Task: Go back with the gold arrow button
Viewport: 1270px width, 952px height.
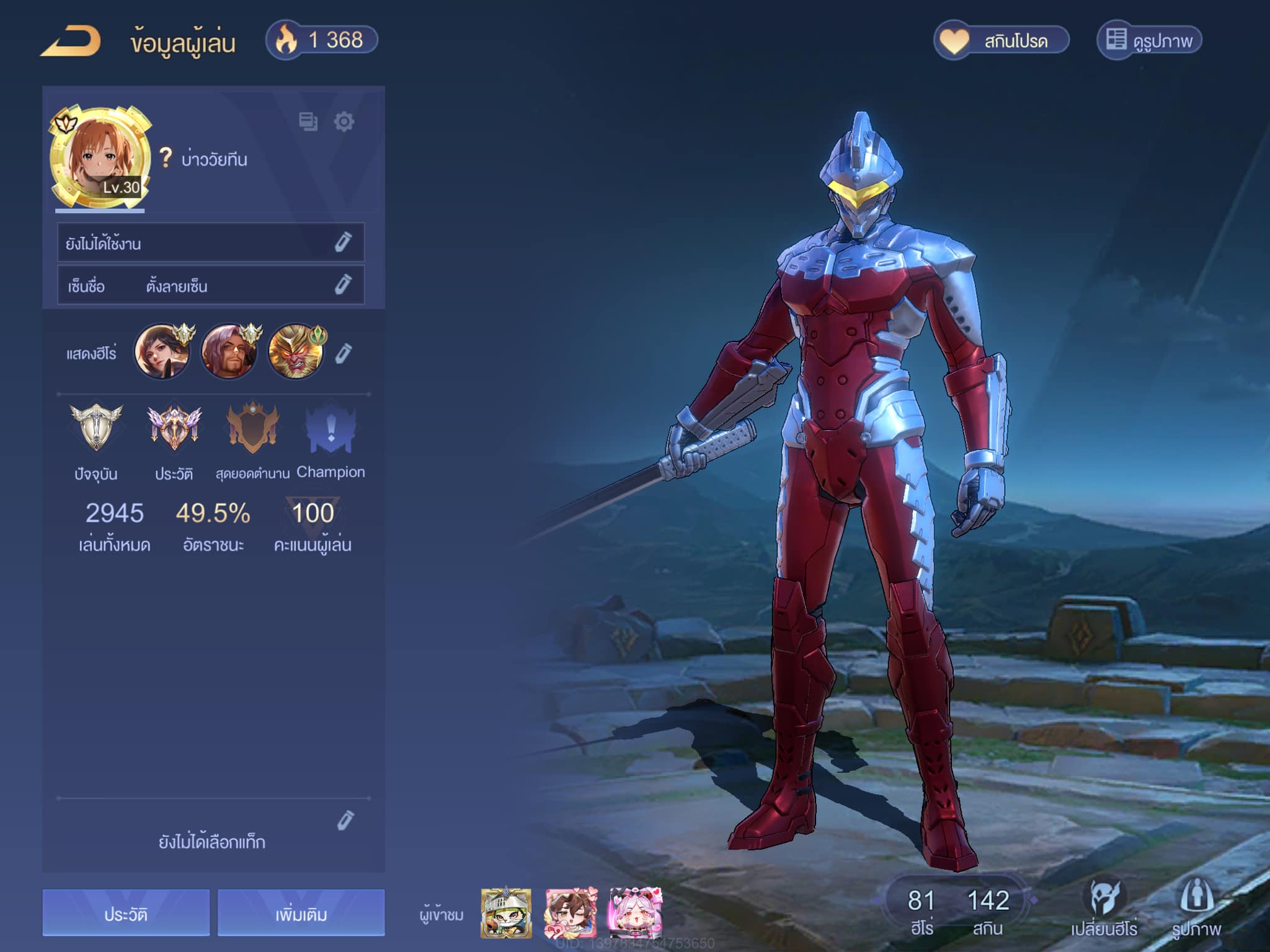Action: pyautogui.click(x=71, y=42)
